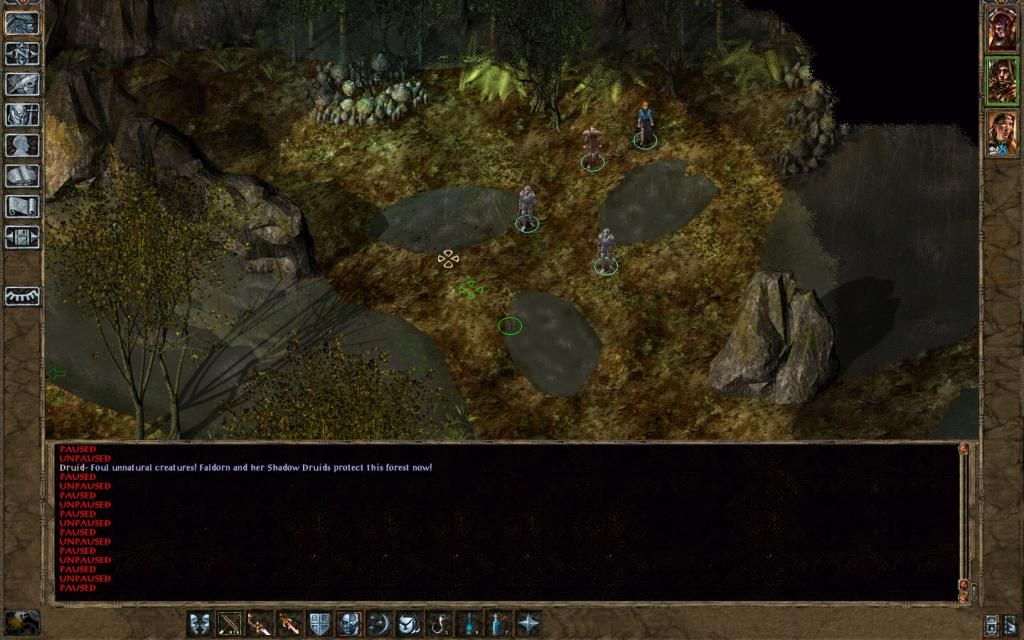Select the blonde third character portrait

click(x=1001, y=133)
